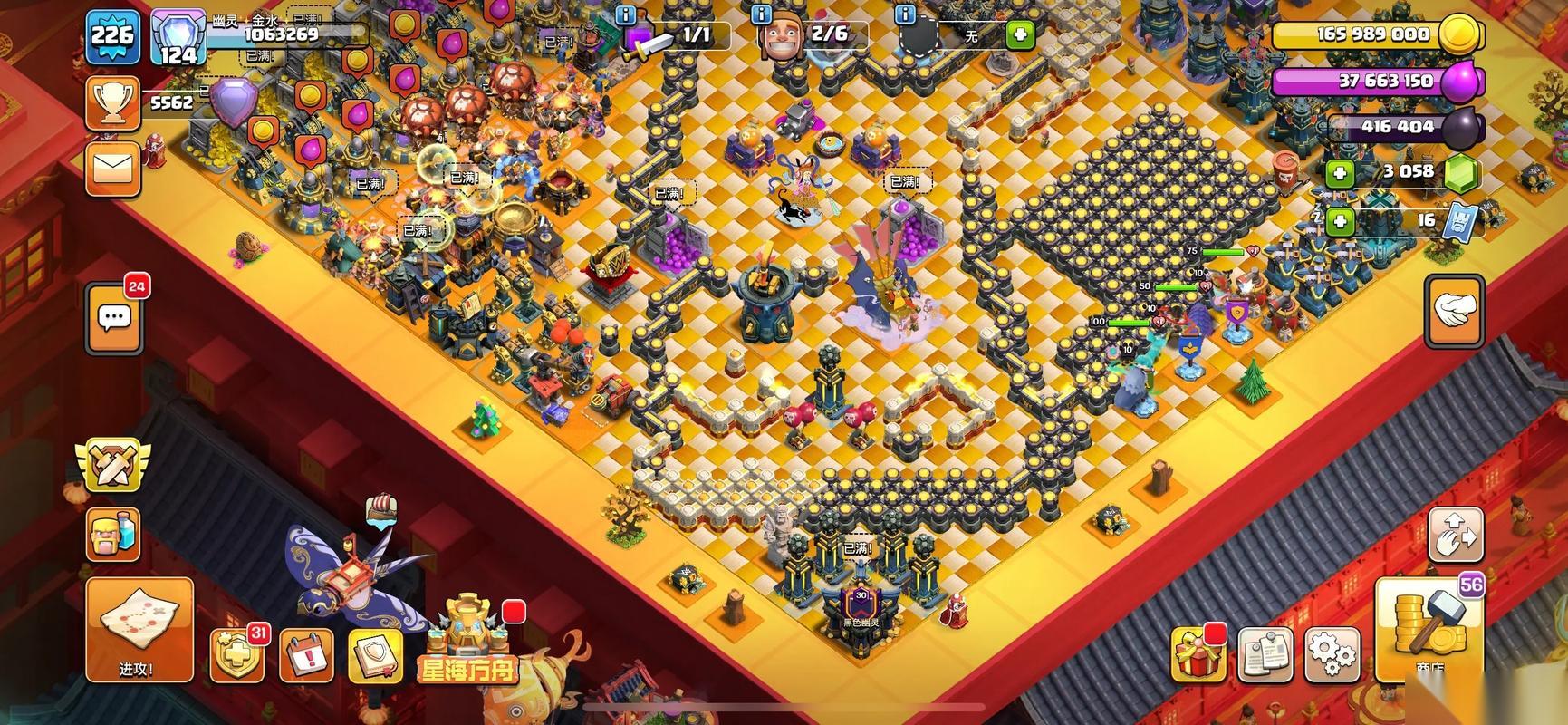Tap the green plus next to shield 无
1568x725 pixels.
point(1020,35)
